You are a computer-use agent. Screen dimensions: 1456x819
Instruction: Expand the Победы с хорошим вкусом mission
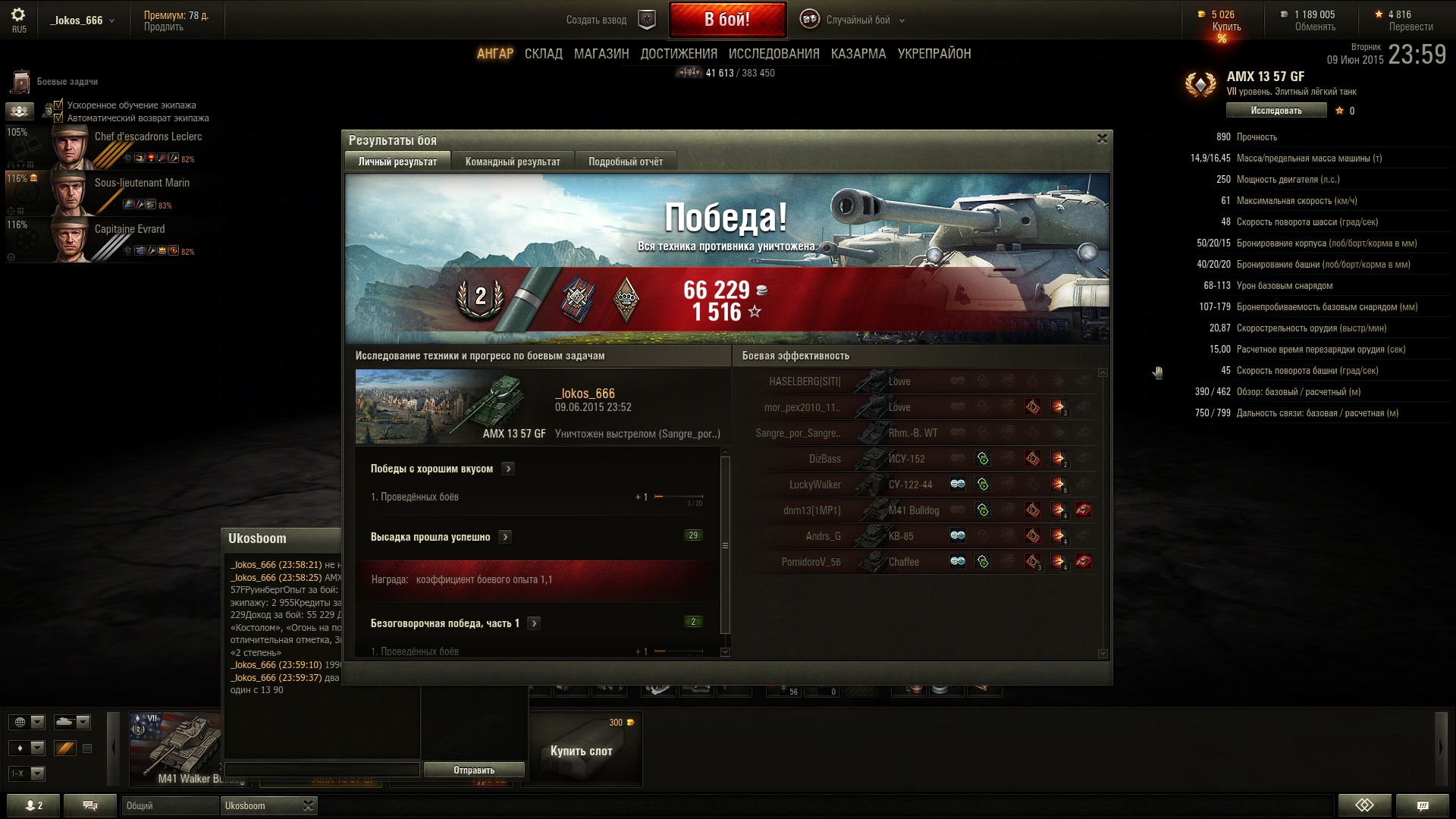click(x=508, y=469)
